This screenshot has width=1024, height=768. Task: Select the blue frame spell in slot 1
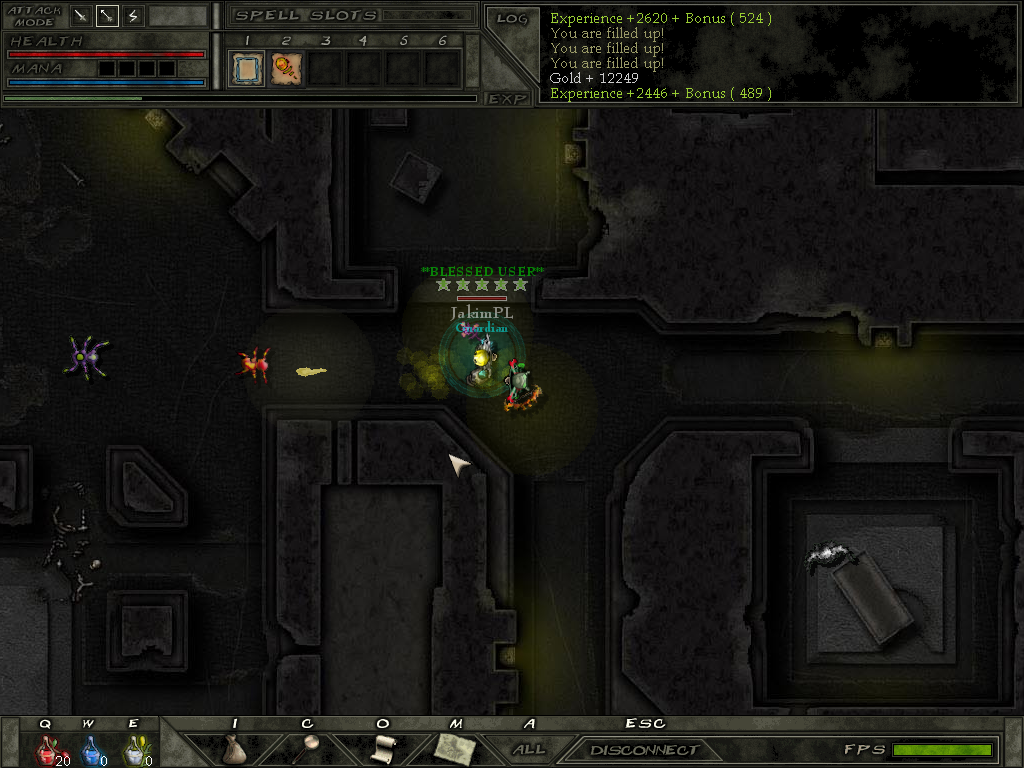247,69
